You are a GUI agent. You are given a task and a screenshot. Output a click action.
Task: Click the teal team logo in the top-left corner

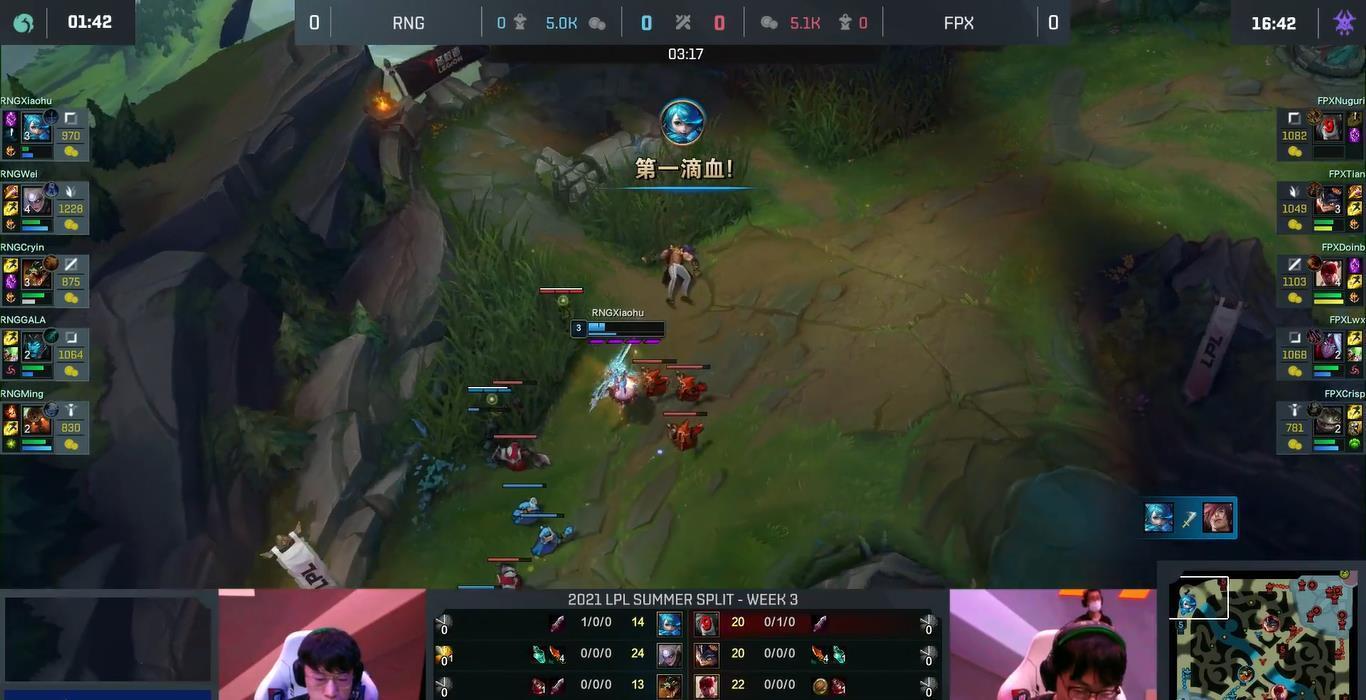22,22
